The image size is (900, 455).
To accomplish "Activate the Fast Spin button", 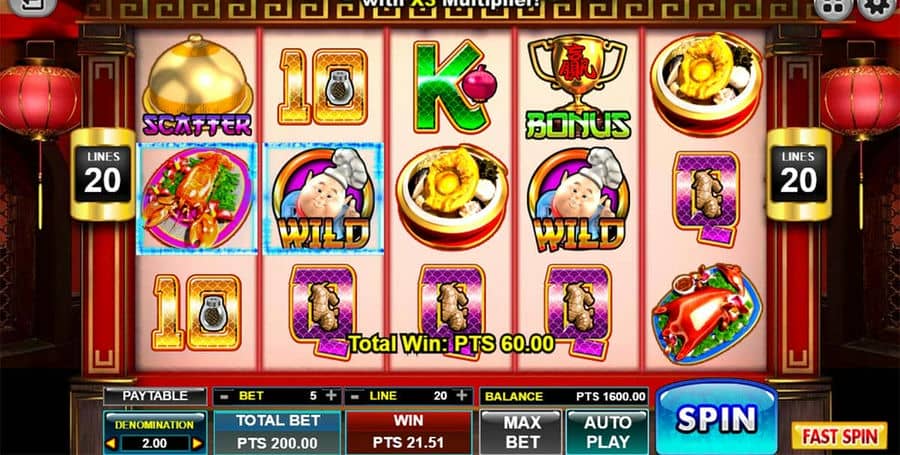I will click(x=839, y=435).
